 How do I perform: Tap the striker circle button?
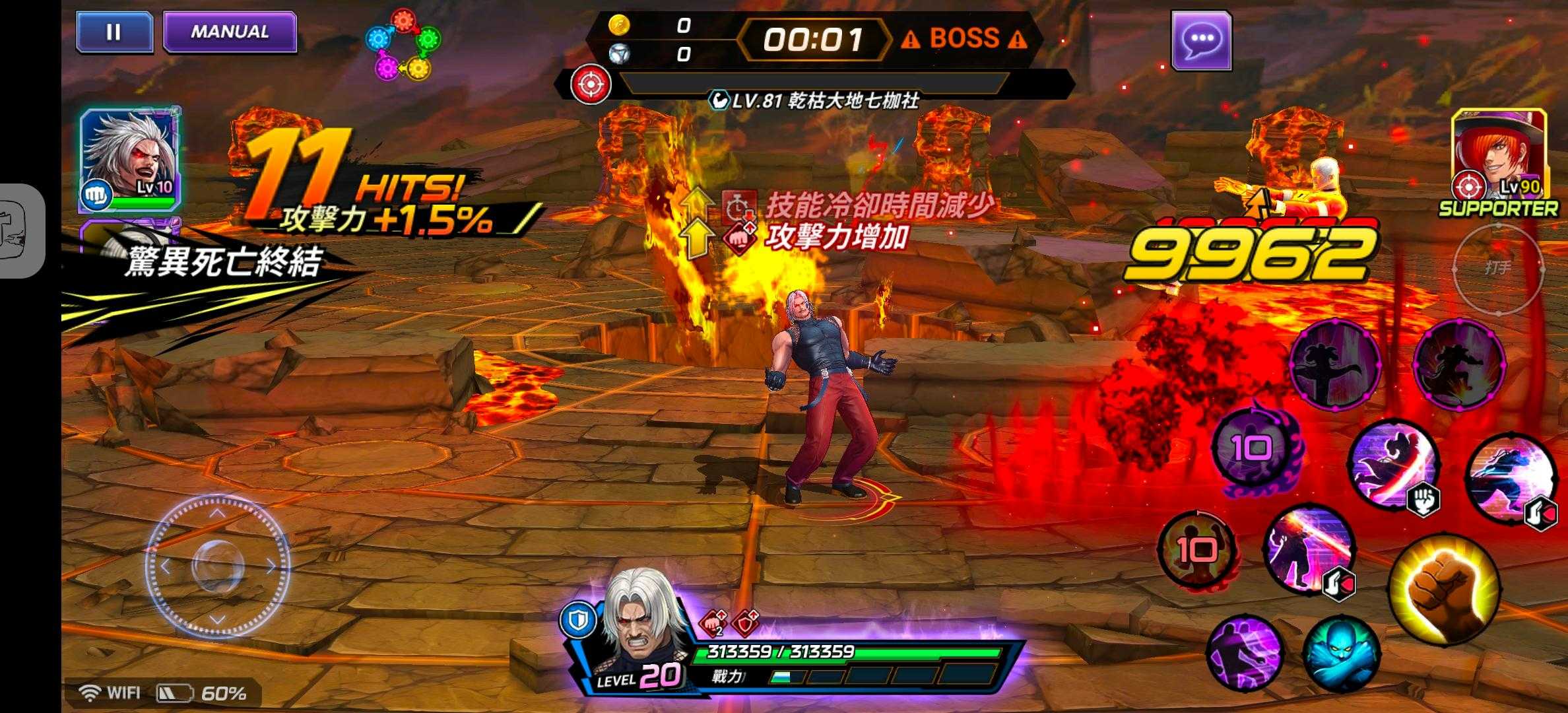(1498, 269)
